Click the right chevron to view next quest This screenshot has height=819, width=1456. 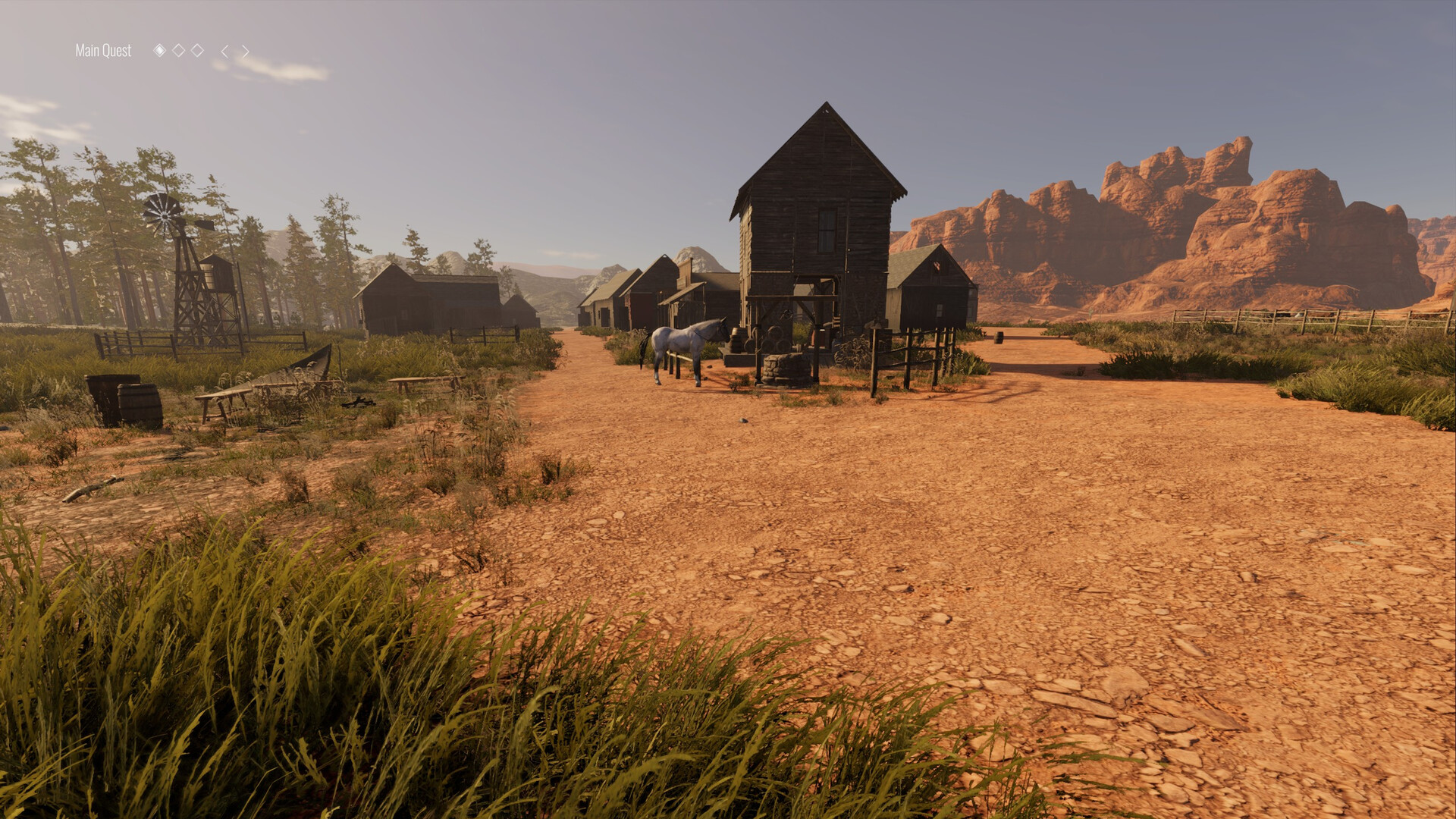click(246, 51)
